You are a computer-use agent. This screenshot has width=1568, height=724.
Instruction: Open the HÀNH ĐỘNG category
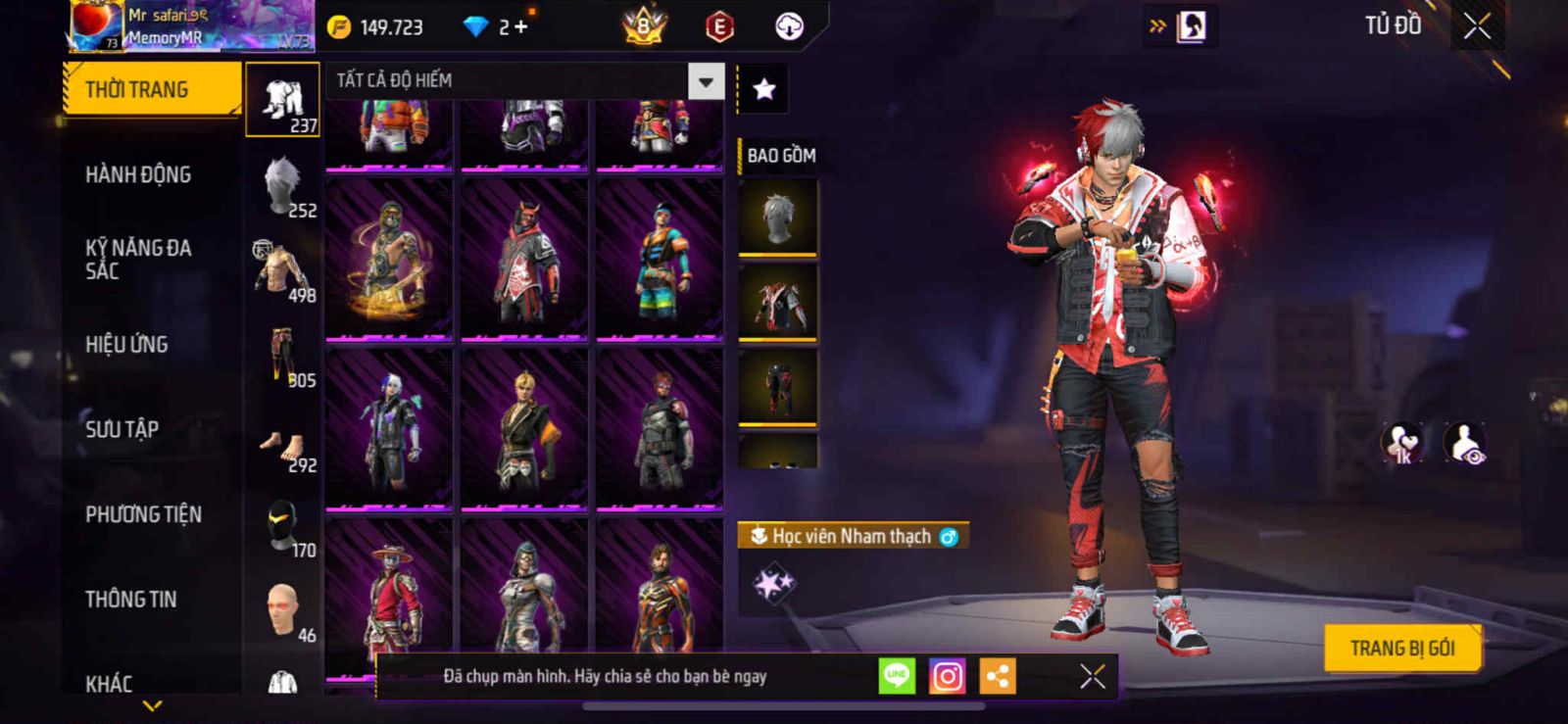138,175
